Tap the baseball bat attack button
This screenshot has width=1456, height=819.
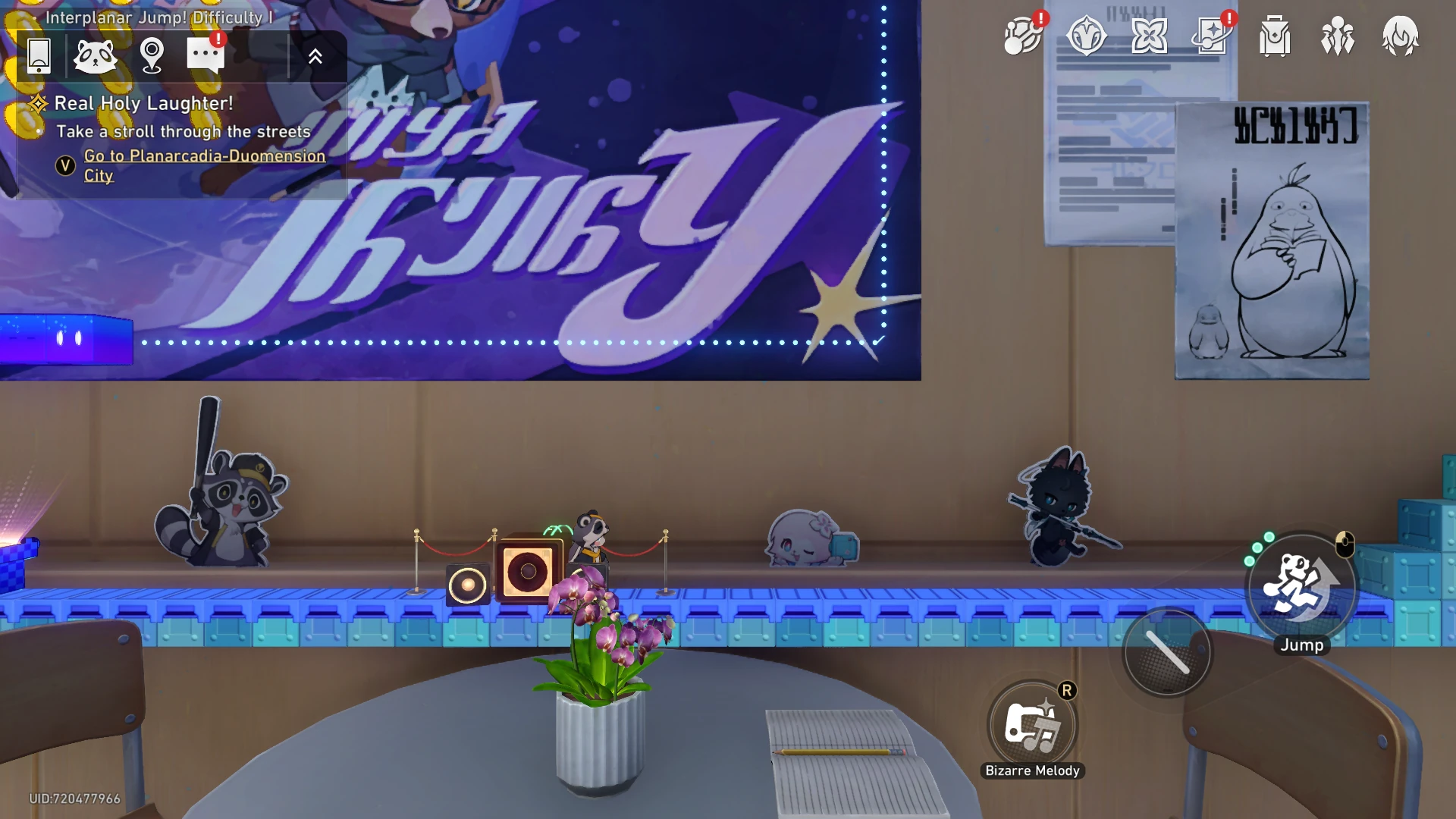pyautogui.click(x=1167, y=652)
